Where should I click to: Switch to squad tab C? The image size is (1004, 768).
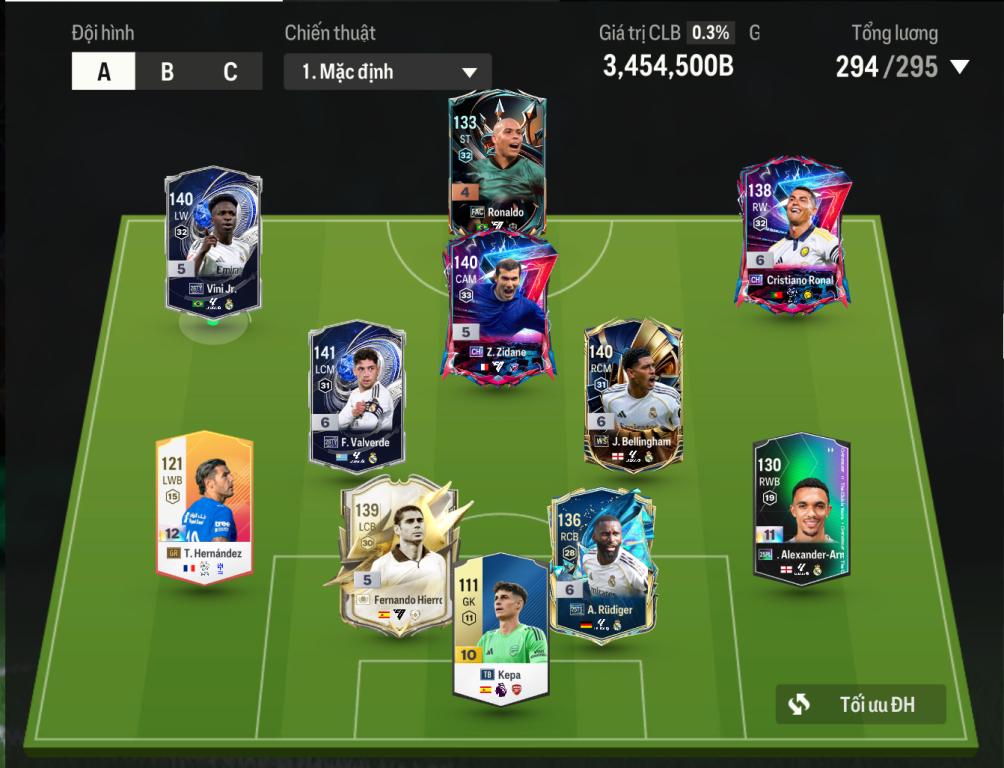[230, 72]
